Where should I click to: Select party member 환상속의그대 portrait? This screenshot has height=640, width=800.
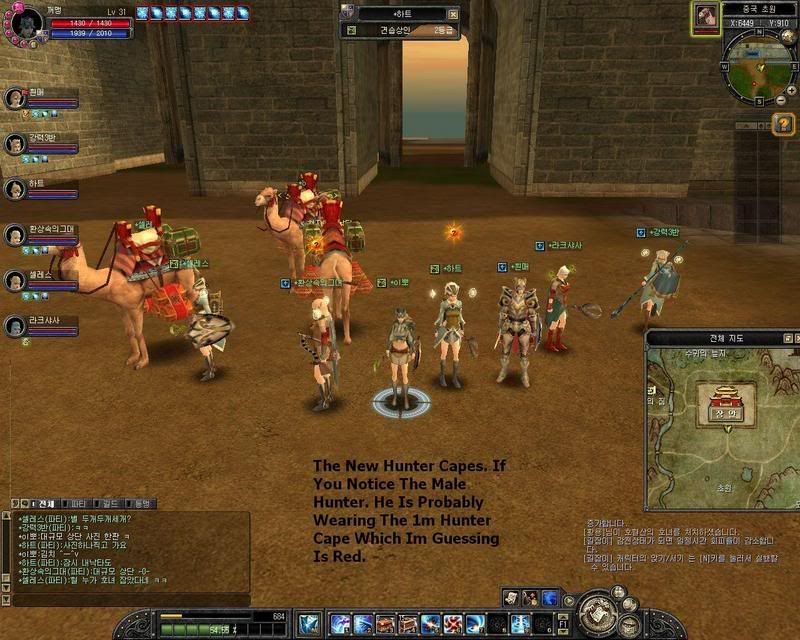15,235
